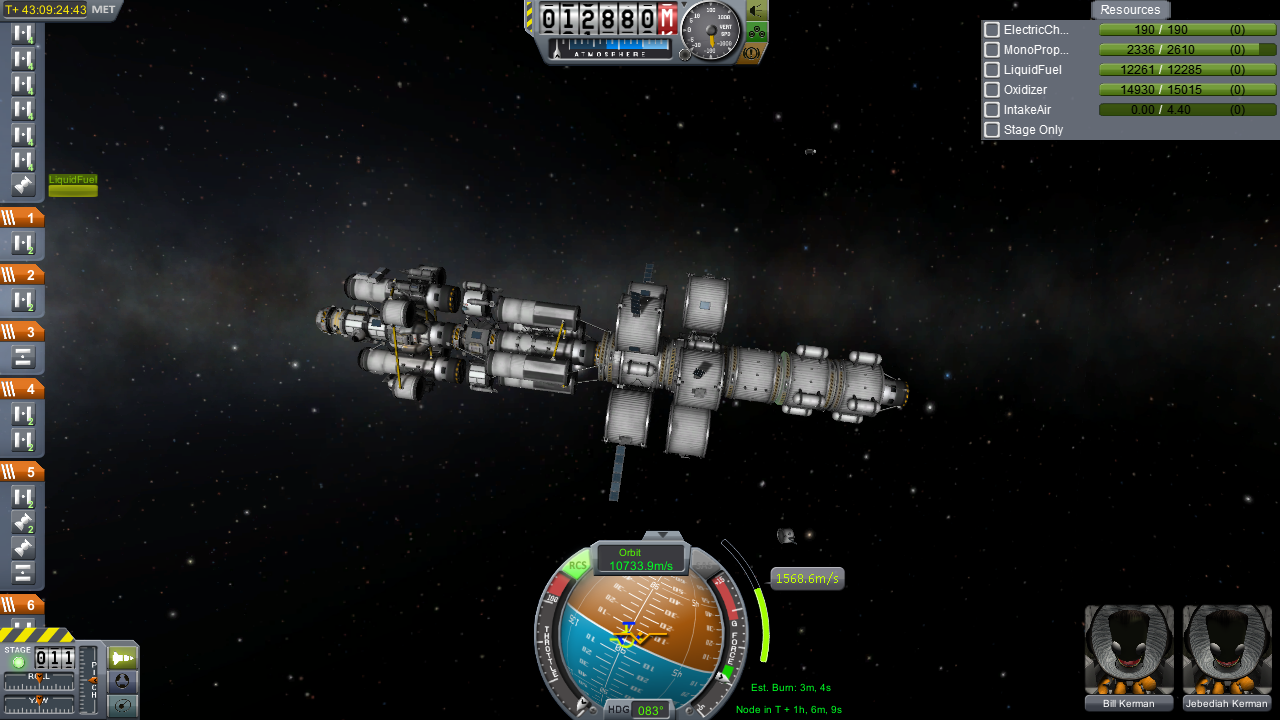Check the Oxidizer resource box
The height and width of the screenshot is (720, 1280).
(992, 90)
